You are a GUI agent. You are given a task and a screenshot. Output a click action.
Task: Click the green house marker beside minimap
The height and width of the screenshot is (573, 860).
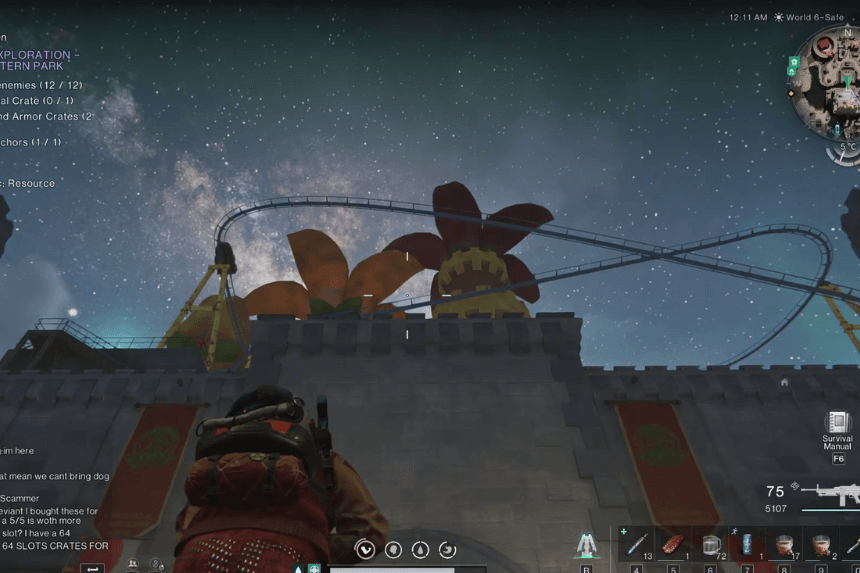793,62
